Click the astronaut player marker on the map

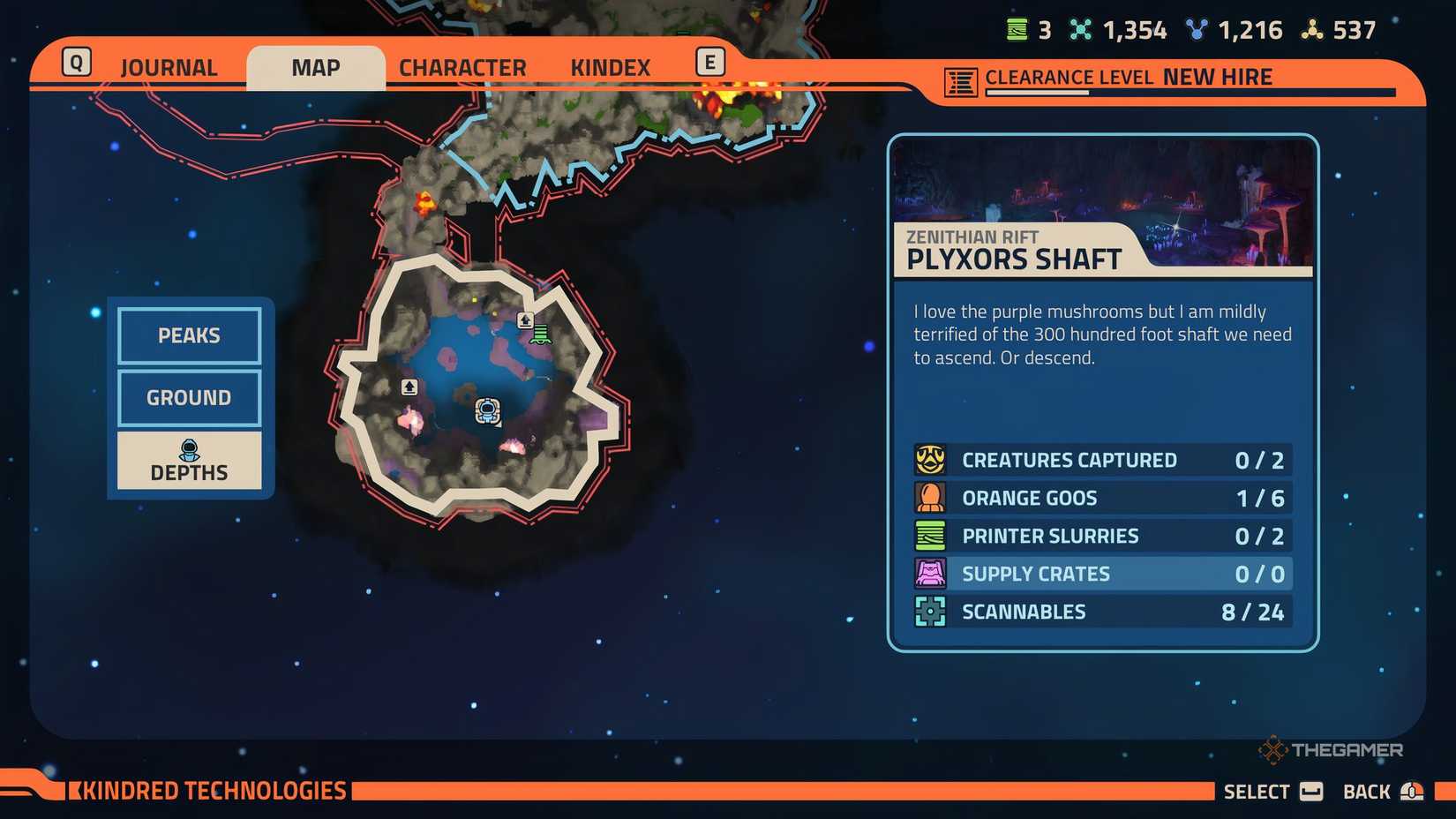pos(489,409)
